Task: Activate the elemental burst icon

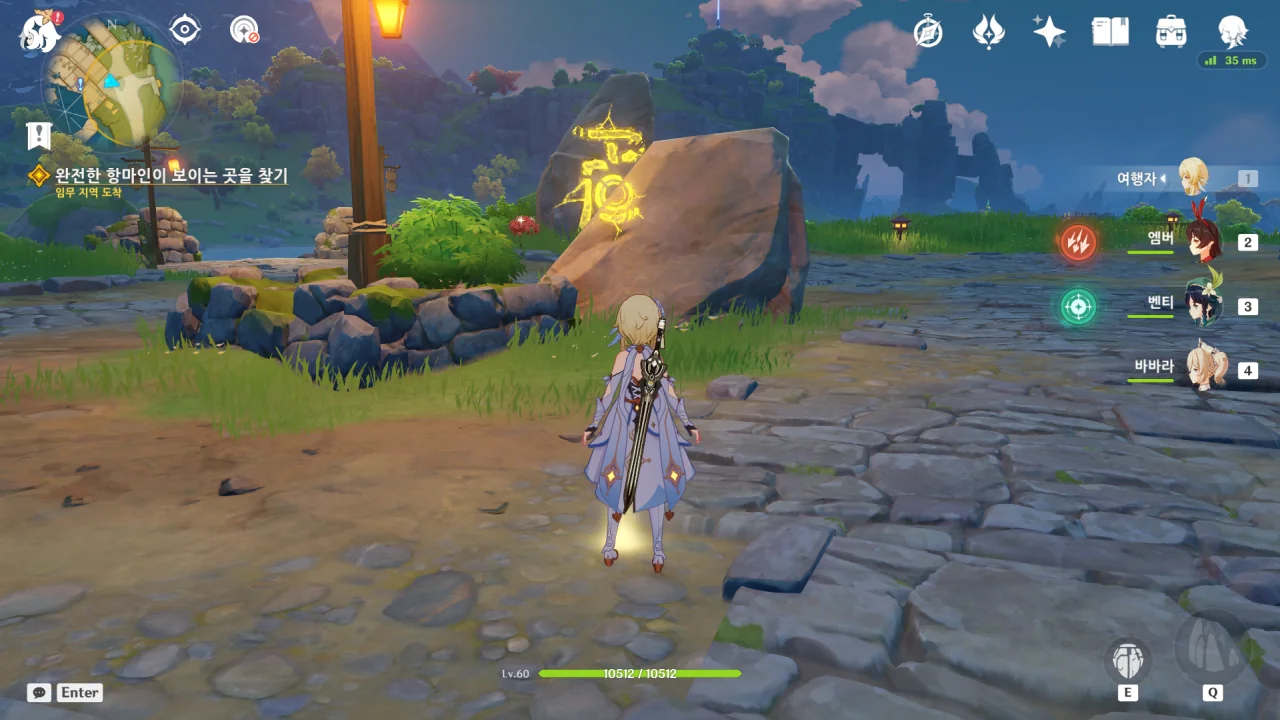Action: (x=1212, y=649)
